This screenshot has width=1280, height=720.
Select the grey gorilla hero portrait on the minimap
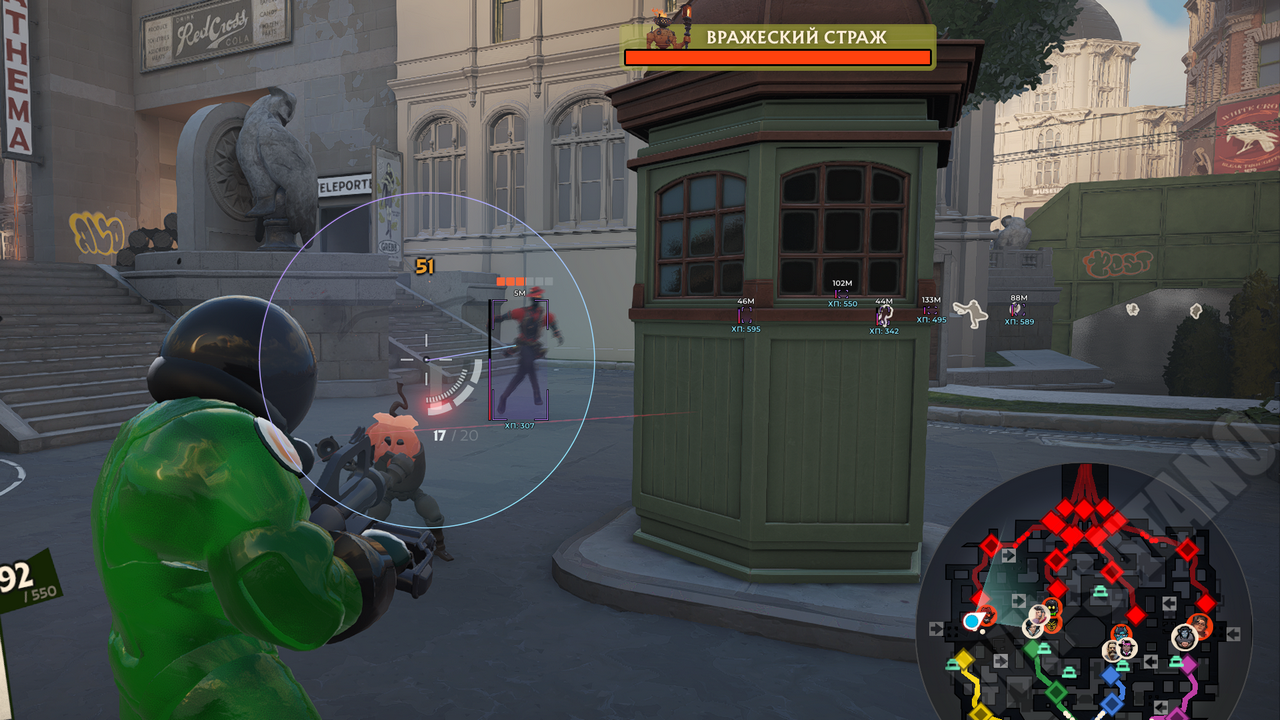1184,637
